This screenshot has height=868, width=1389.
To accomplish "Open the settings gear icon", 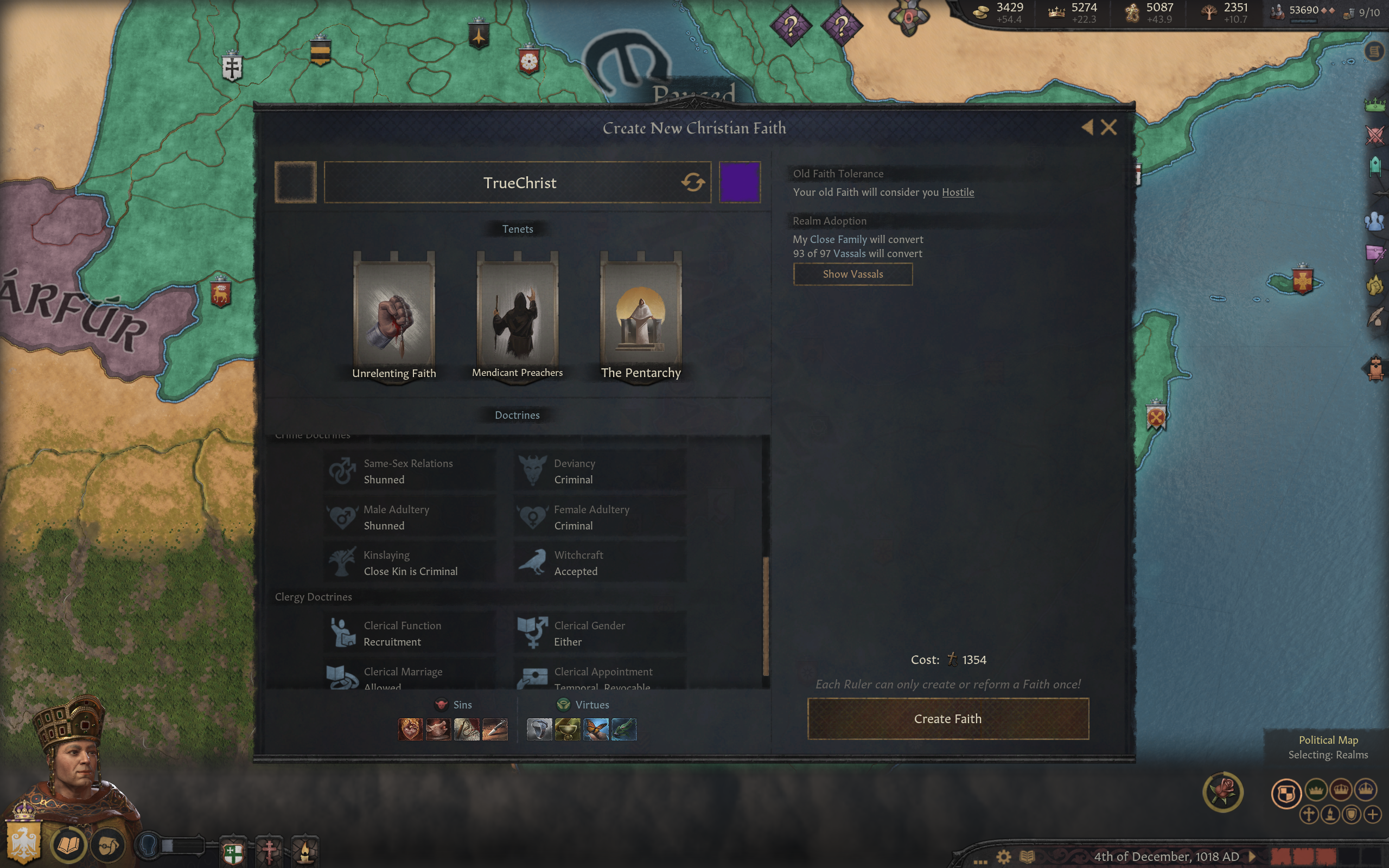I will coord(1003,857).
